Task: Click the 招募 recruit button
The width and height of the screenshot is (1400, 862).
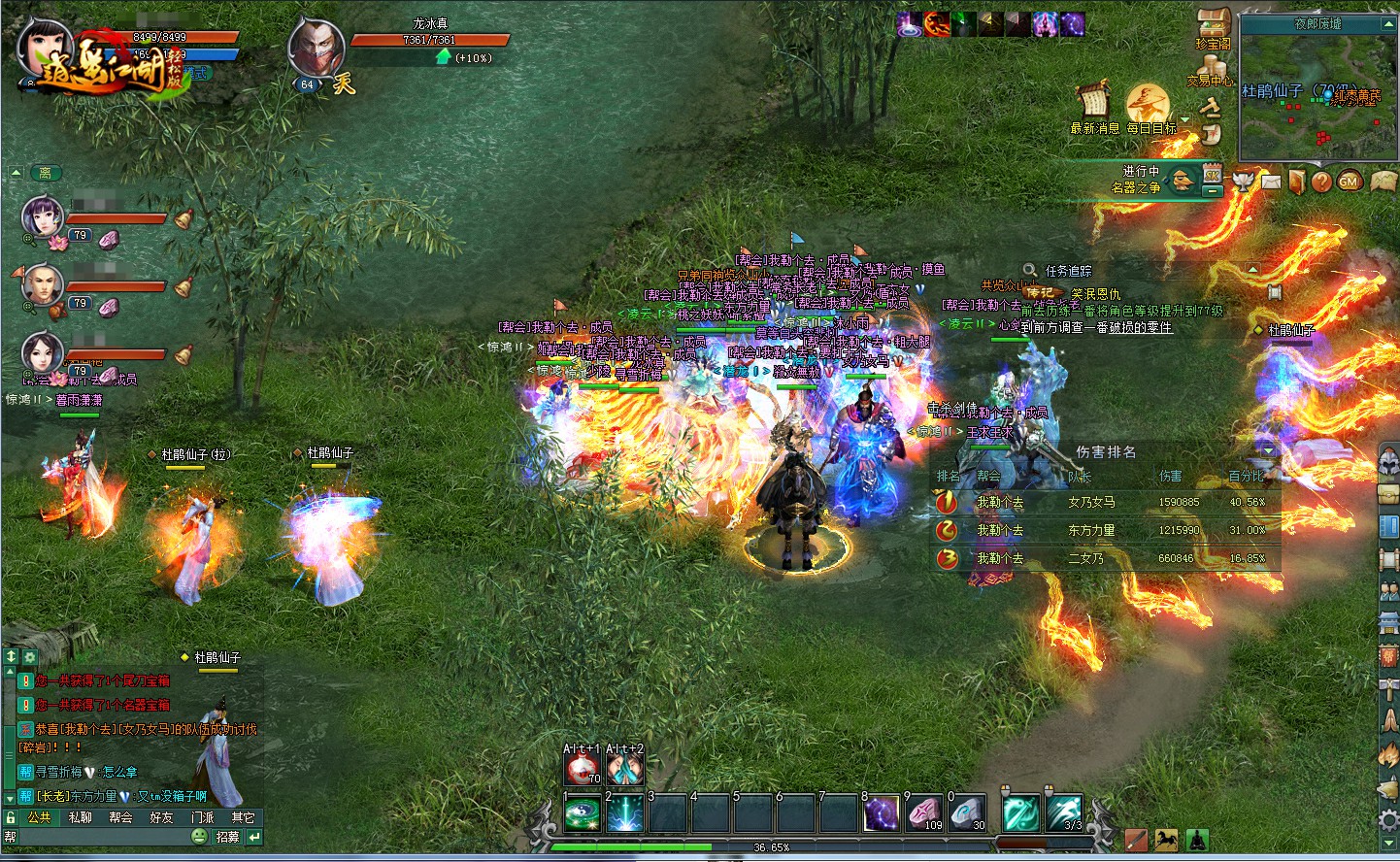Action: 227,837
